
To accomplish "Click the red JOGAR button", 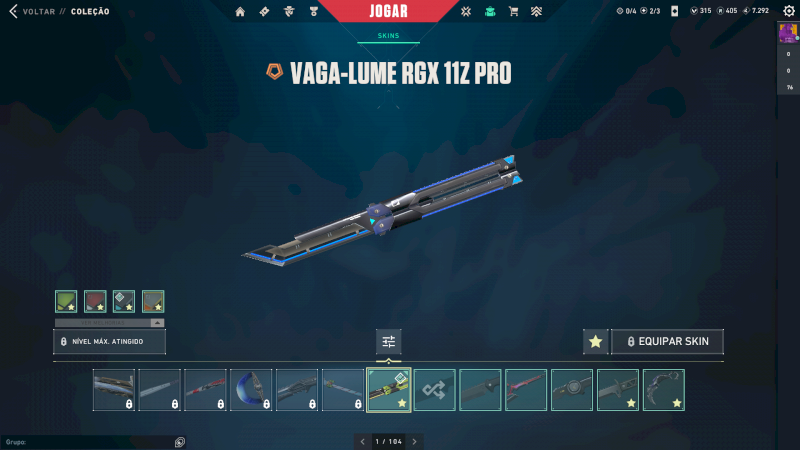I will point(389,12).
